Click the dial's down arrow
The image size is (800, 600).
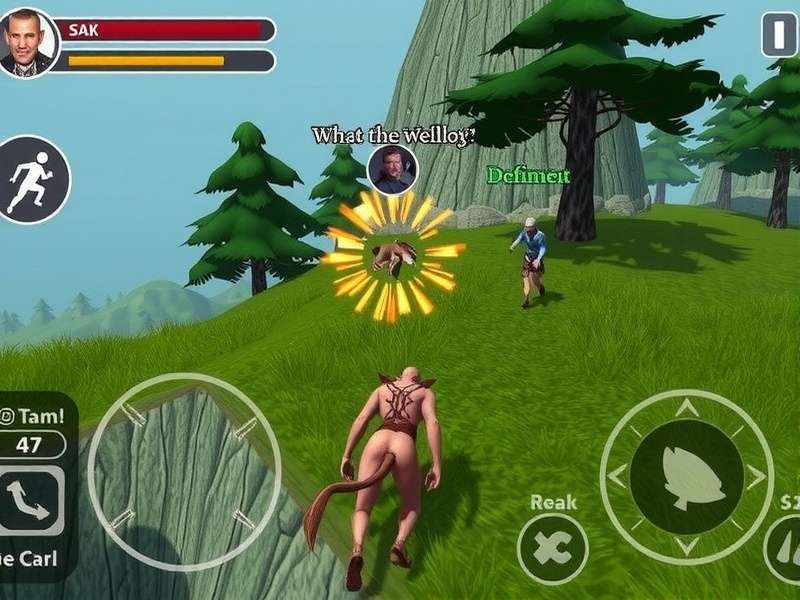coord(686,546)
